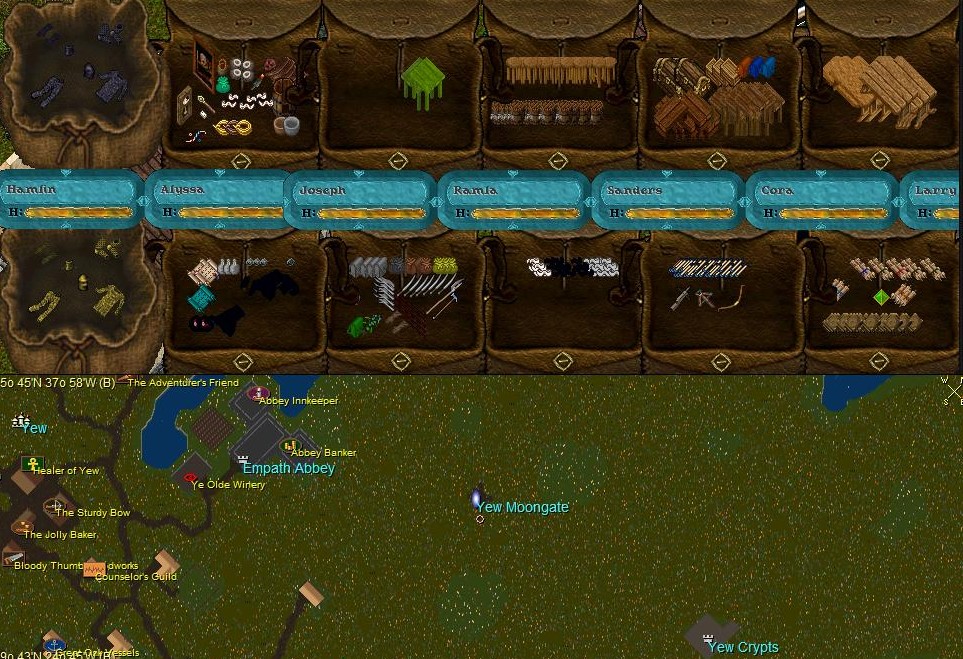Click the Counselor's Guild map marker

tap(94, 570)
